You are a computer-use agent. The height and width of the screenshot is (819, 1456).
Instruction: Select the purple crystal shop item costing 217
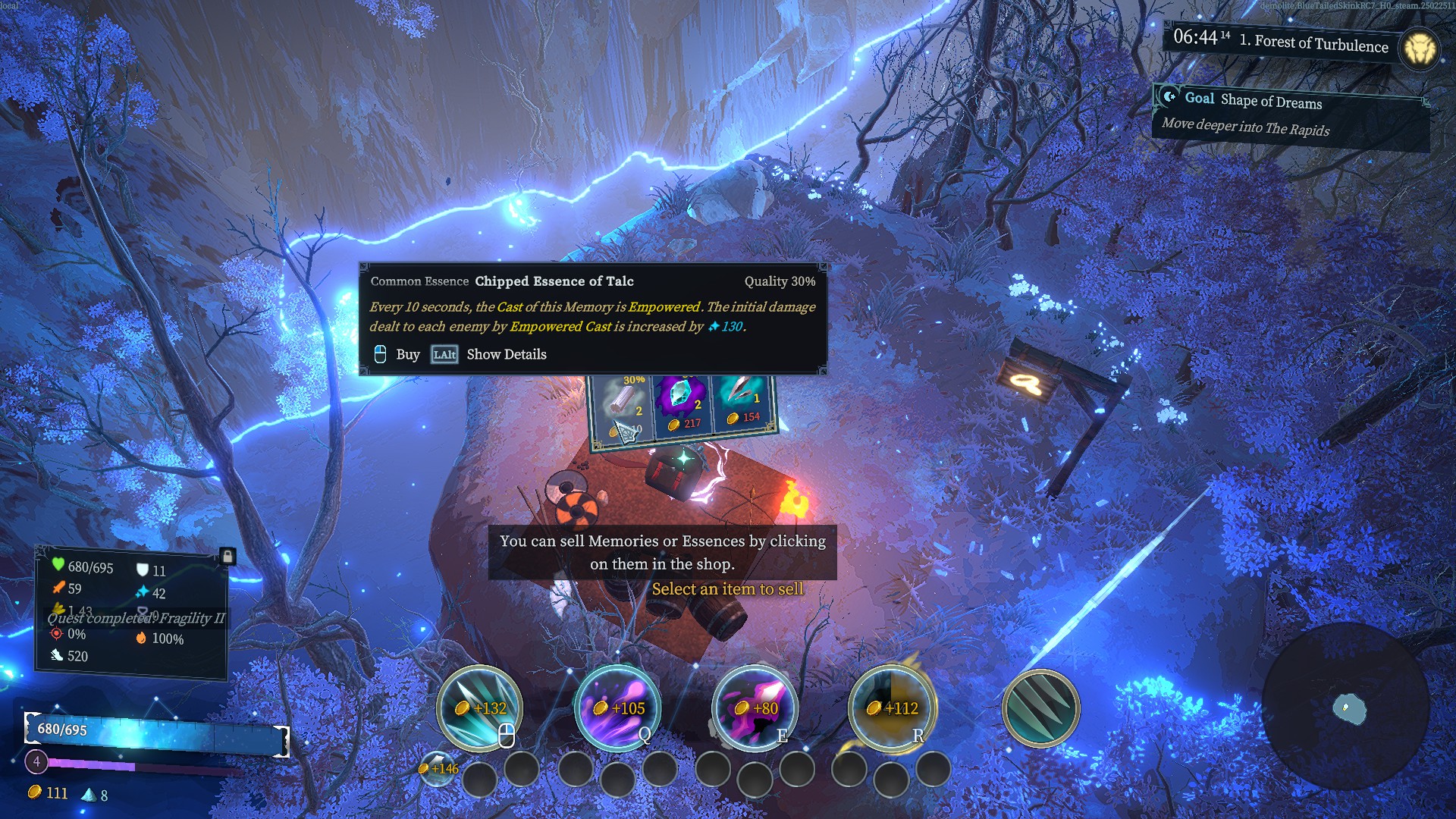point(682,403)
